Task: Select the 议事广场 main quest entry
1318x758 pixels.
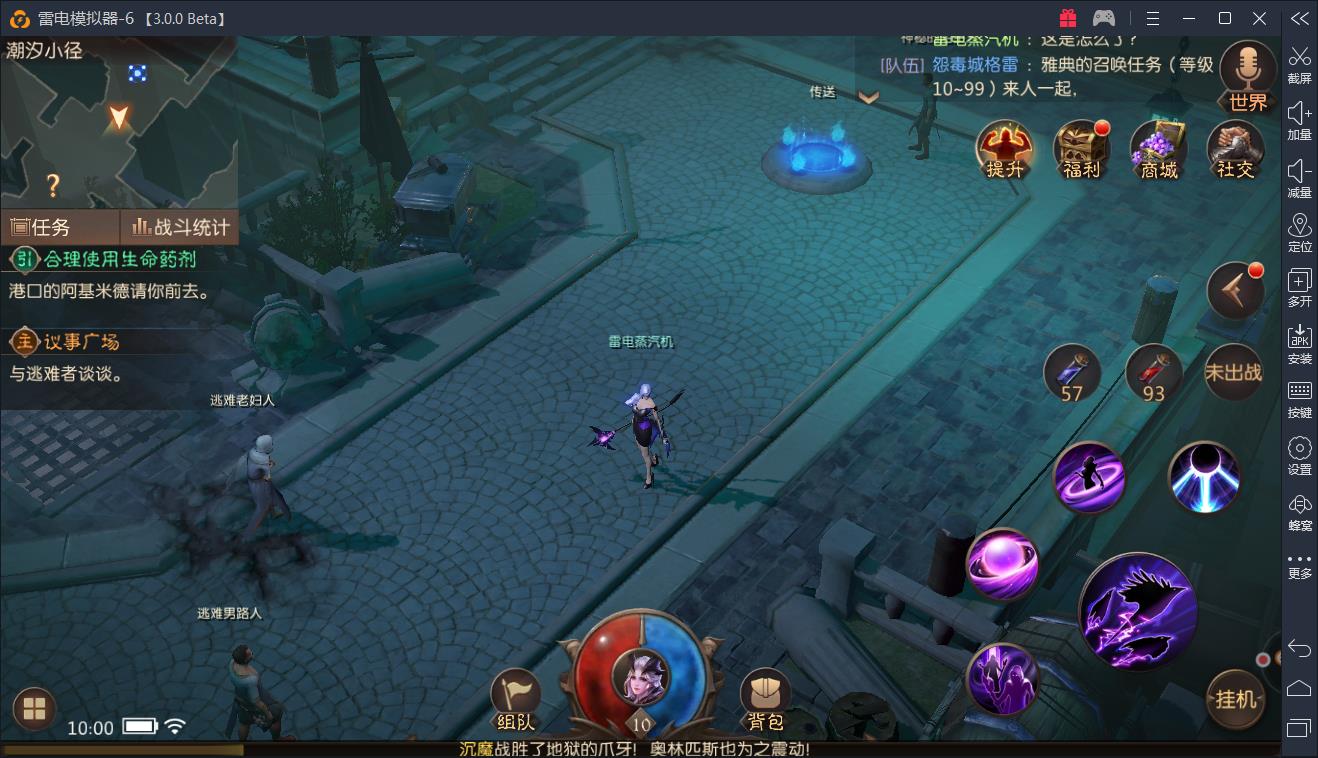Action: point(80,342)
